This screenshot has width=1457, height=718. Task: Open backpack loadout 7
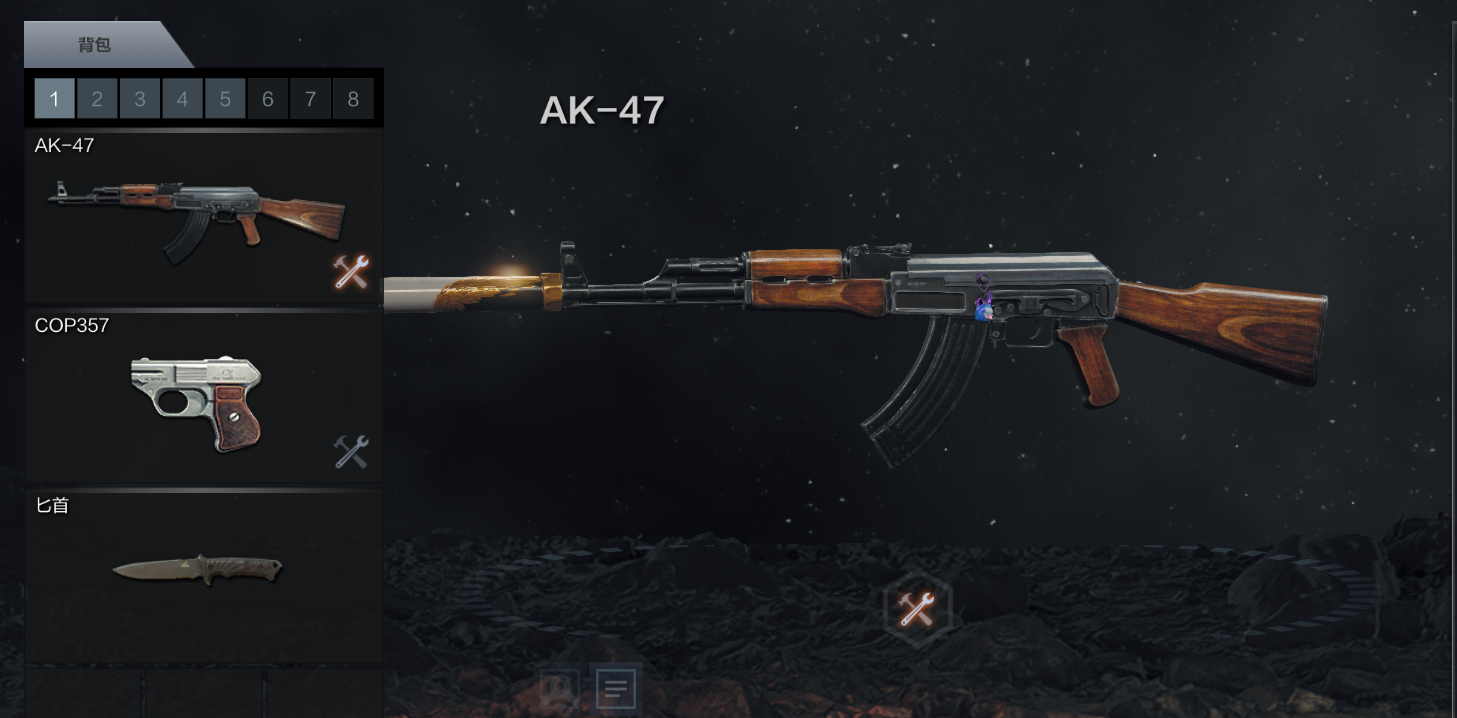311,99
